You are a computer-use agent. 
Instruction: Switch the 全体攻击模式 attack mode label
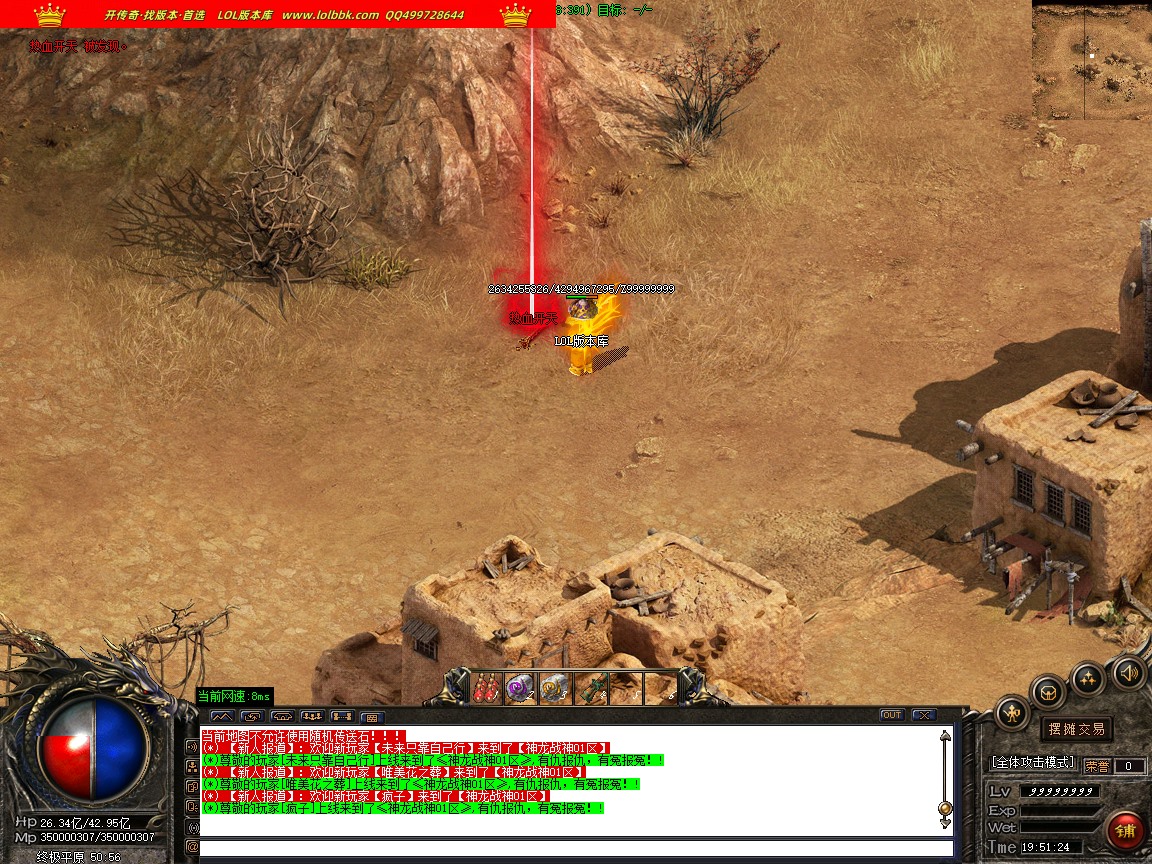click(1032, 762)
